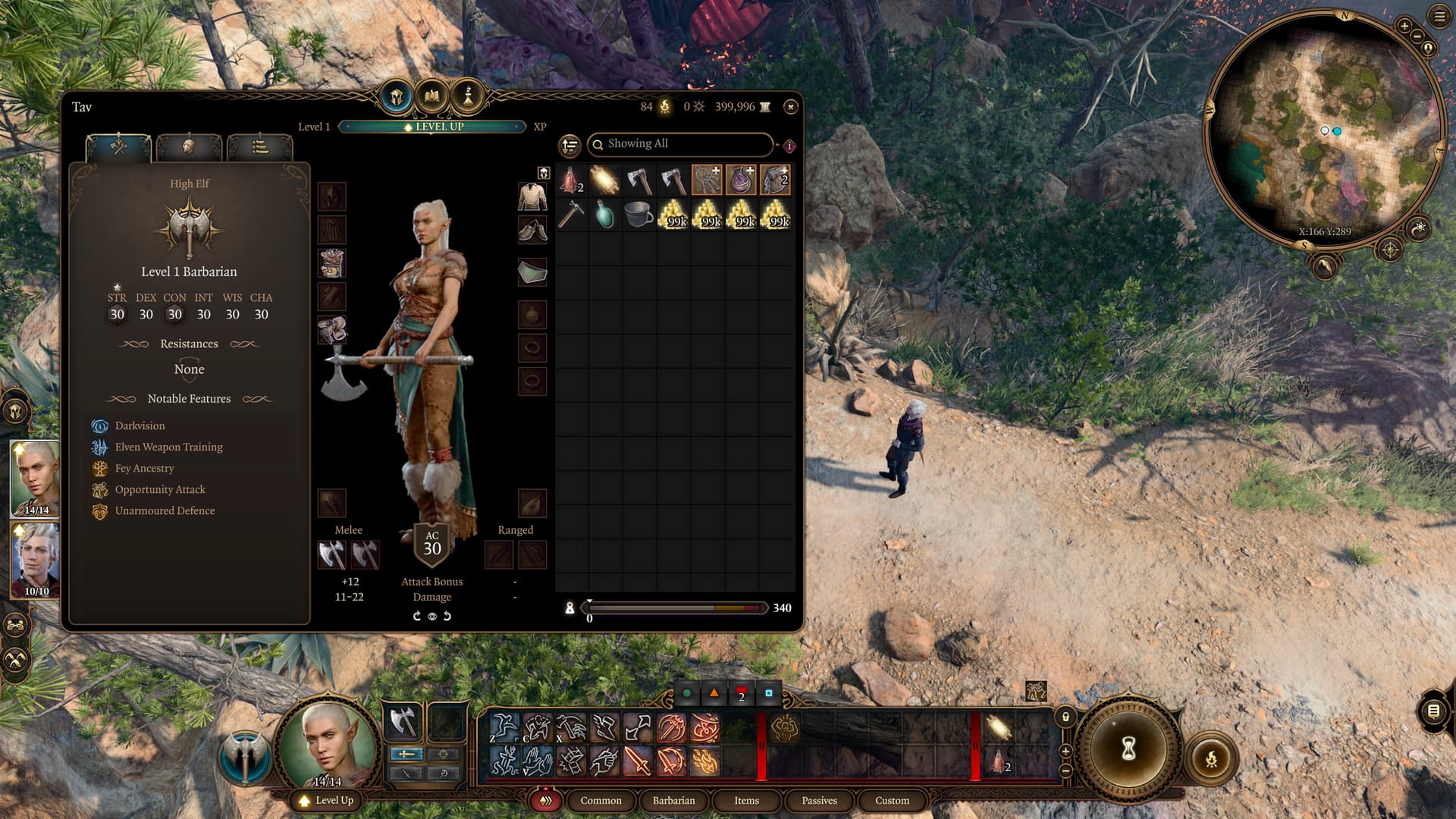The width and height of the screenshot is (1456, 819).
Task: Select the glass potion bottle in inventory
Action: (x=604, y=215)
